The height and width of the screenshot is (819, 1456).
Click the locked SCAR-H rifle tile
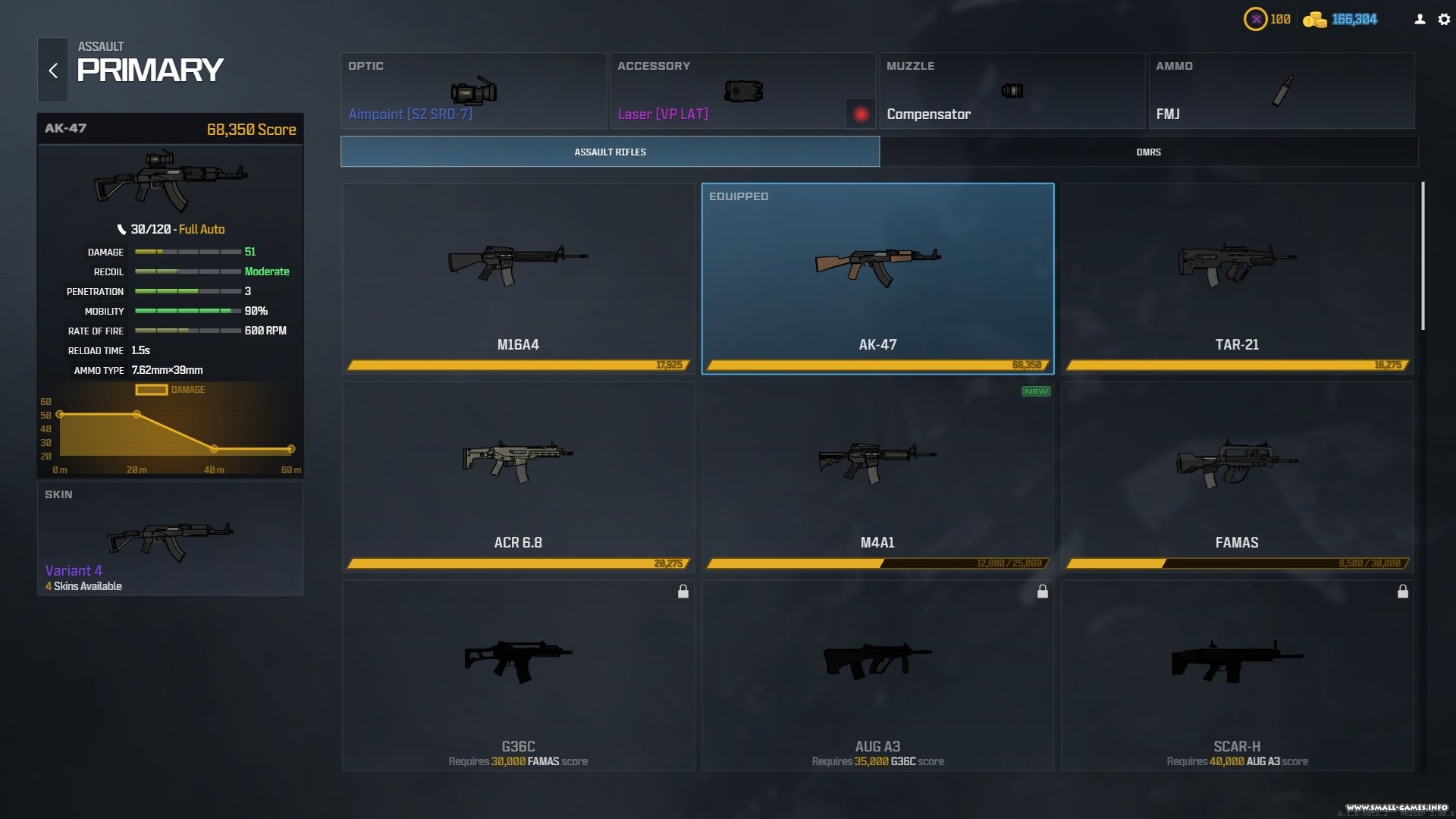click(1237, 676)
